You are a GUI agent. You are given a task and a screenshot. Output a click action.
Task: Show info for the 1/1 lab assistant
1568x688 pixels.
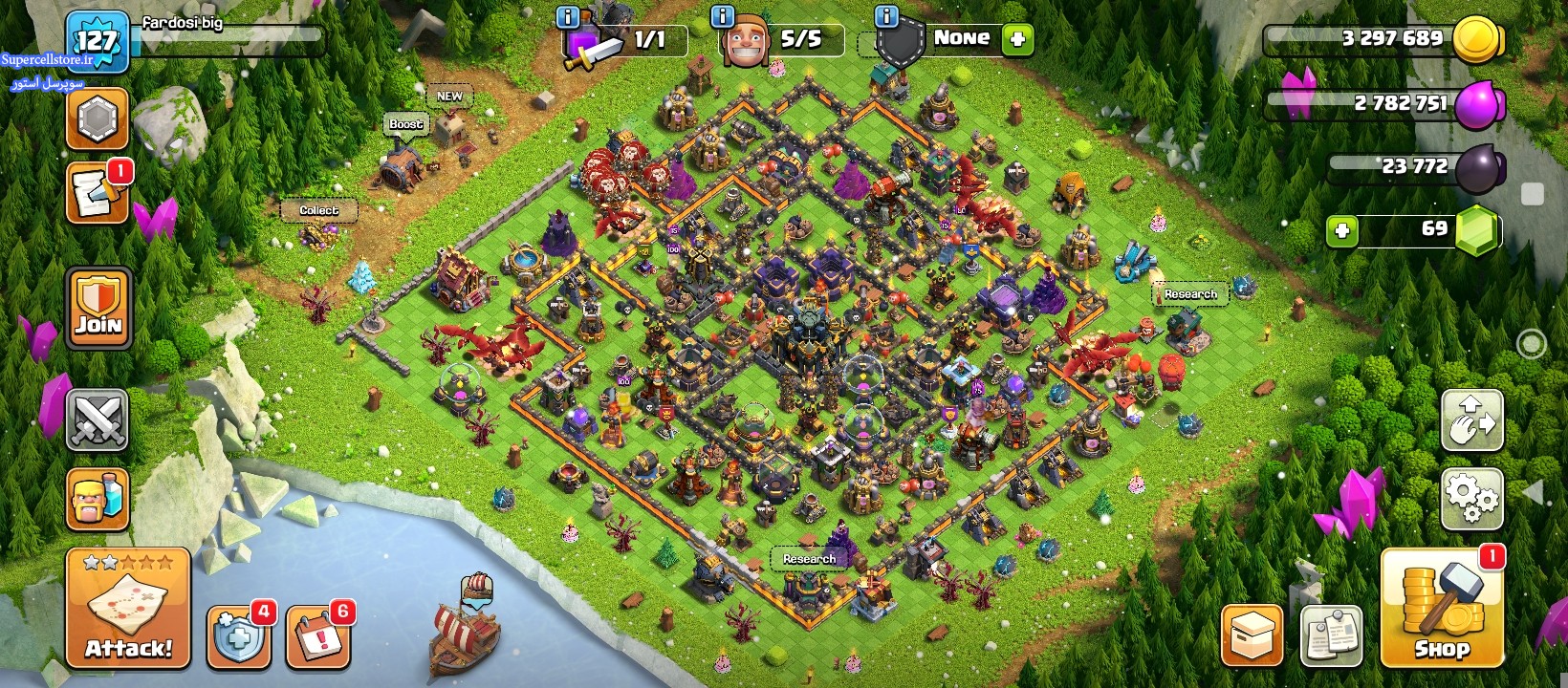[567, 16]
